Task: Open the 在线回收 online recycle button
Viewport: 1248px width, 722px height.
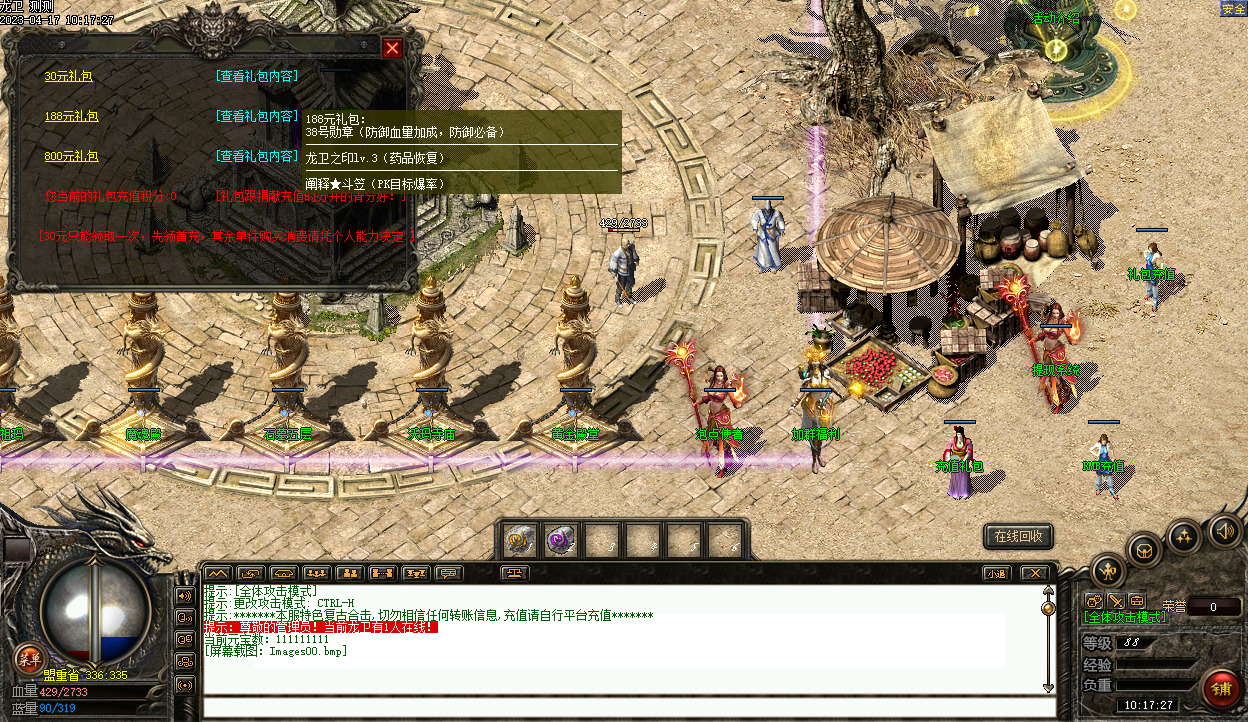Action: [1018, 536]
